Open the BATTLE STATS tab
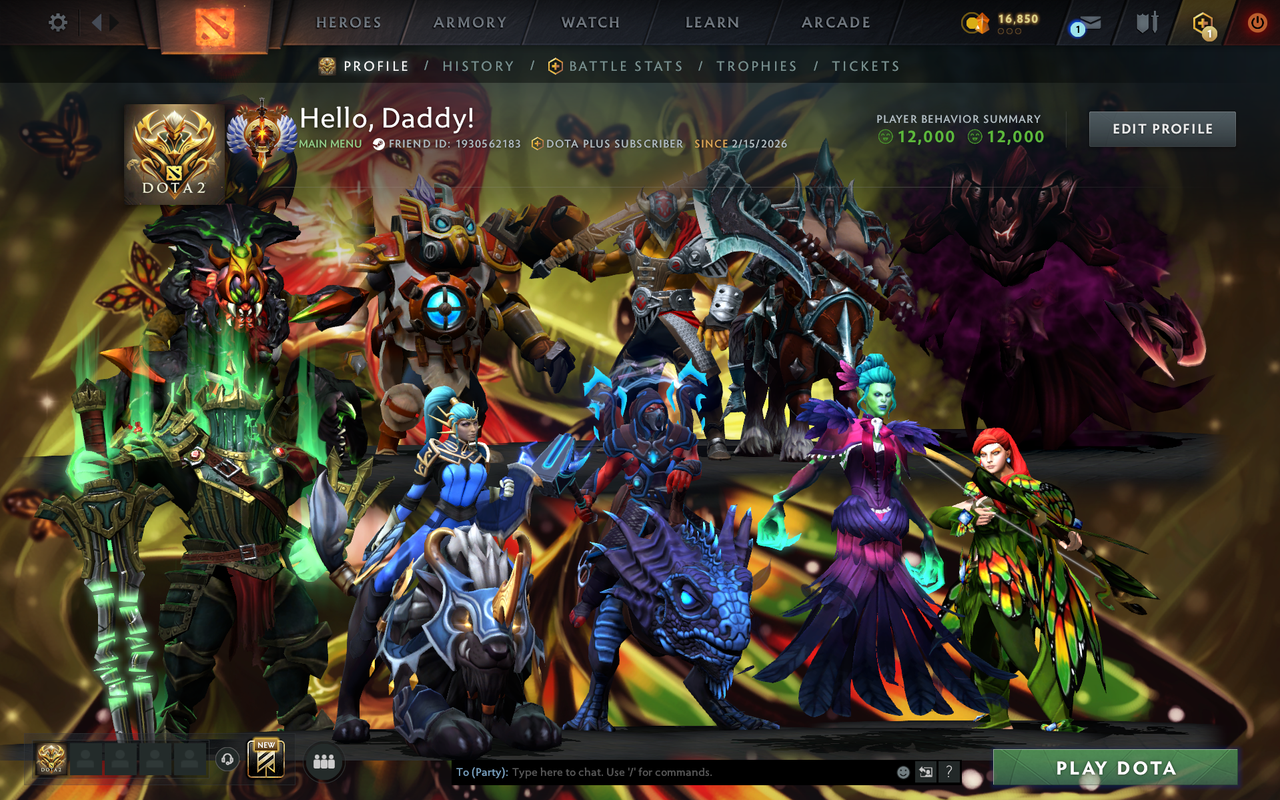 tap(625, 66)
